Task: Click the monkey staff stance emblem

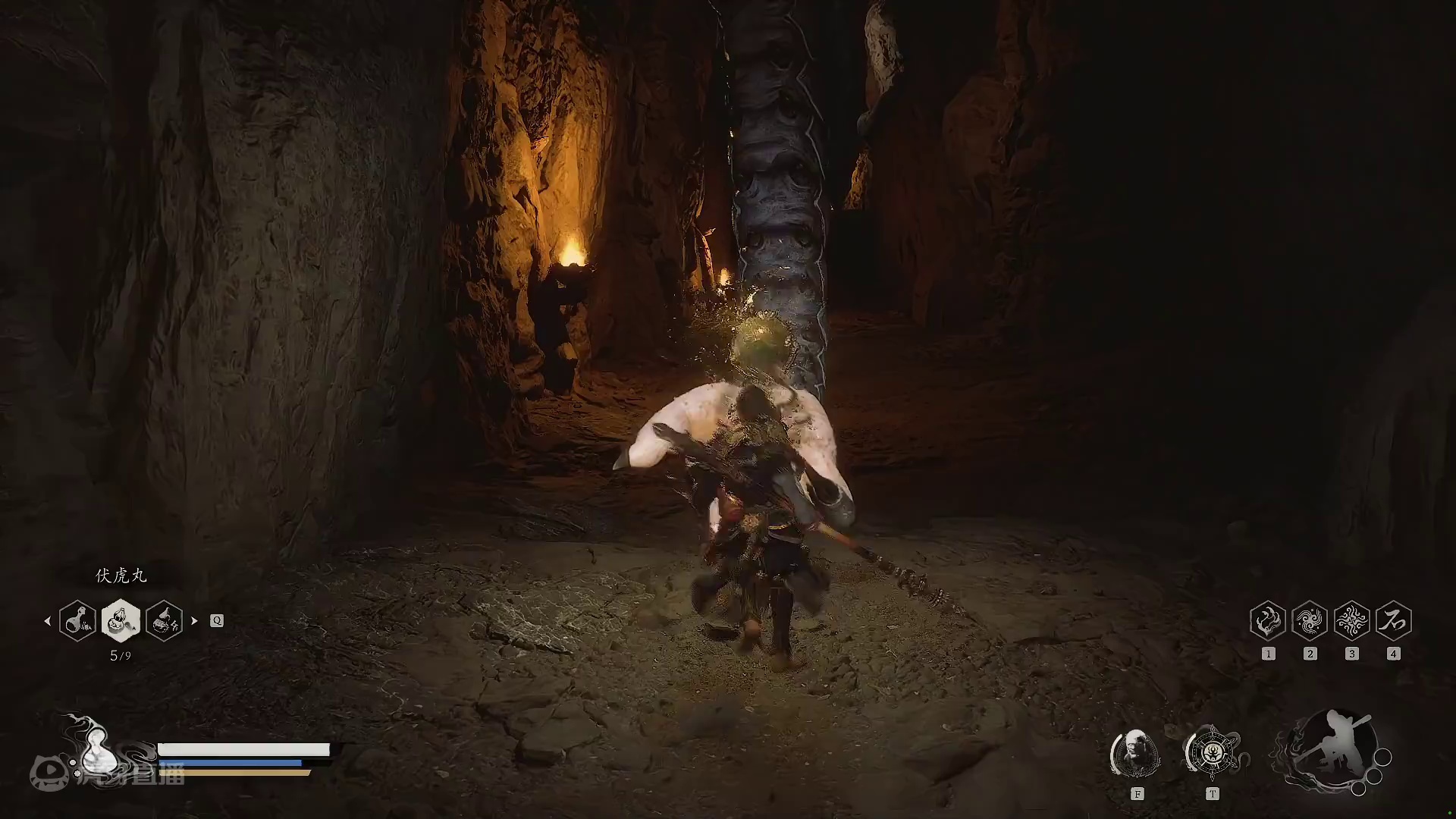Action: tap(1332, 751)
